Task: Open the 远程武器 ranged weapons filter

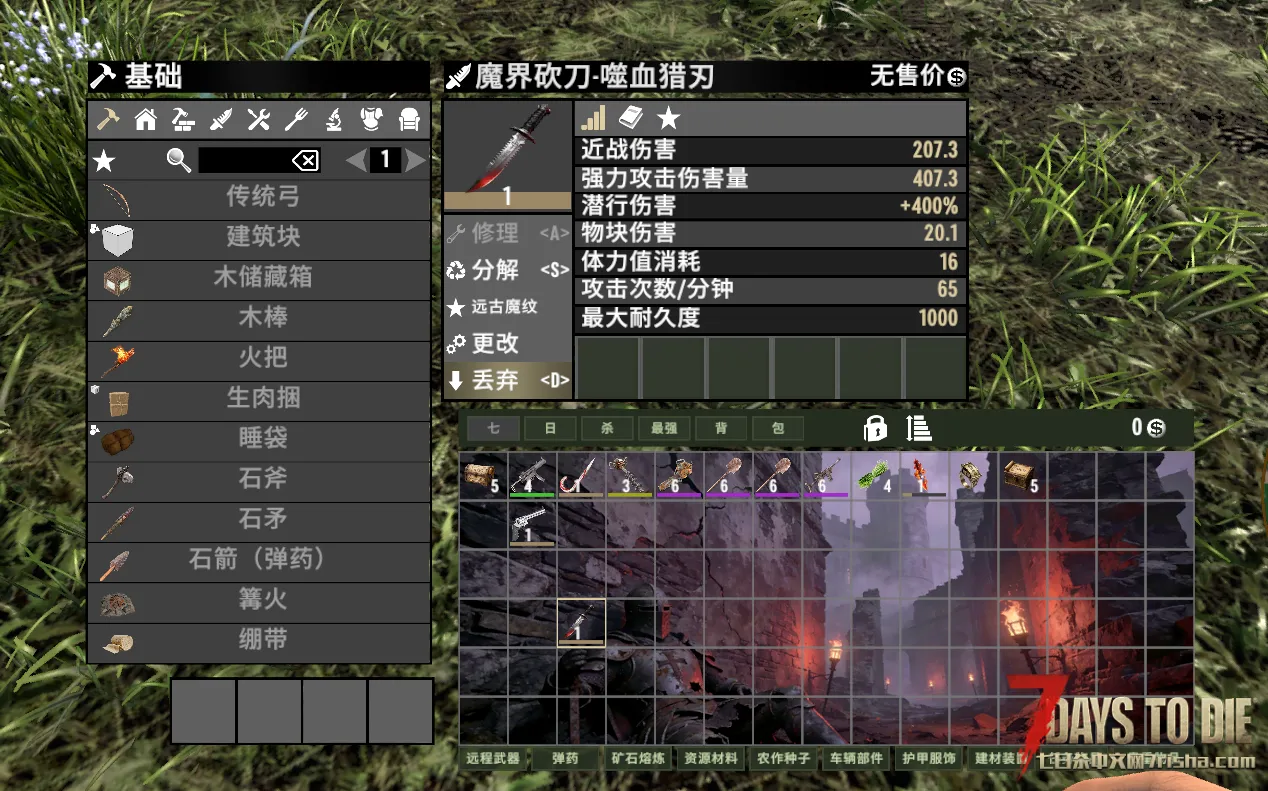Action: 493,758
